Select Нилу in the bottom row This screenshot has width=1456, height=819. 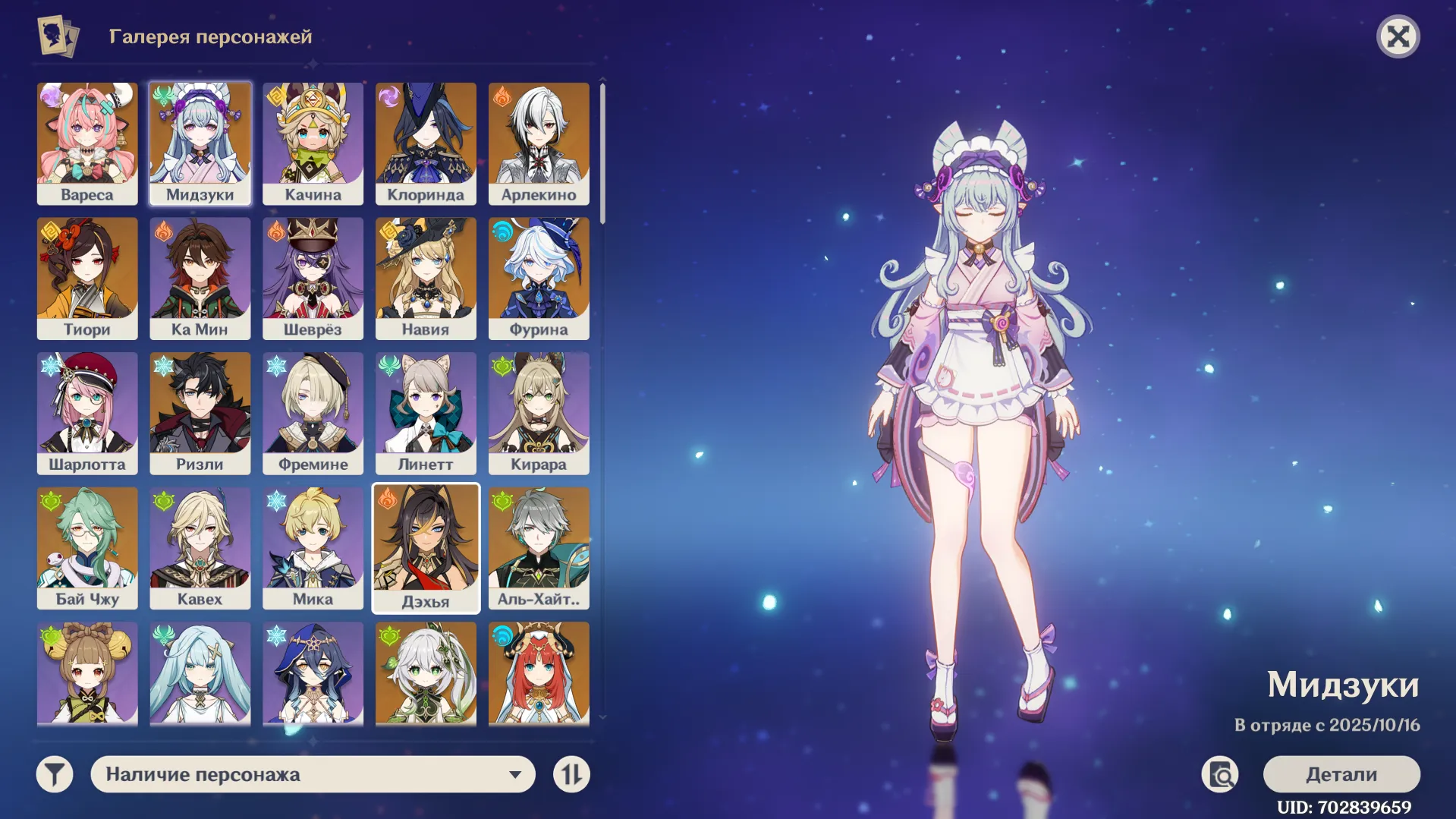pos(539,676)
